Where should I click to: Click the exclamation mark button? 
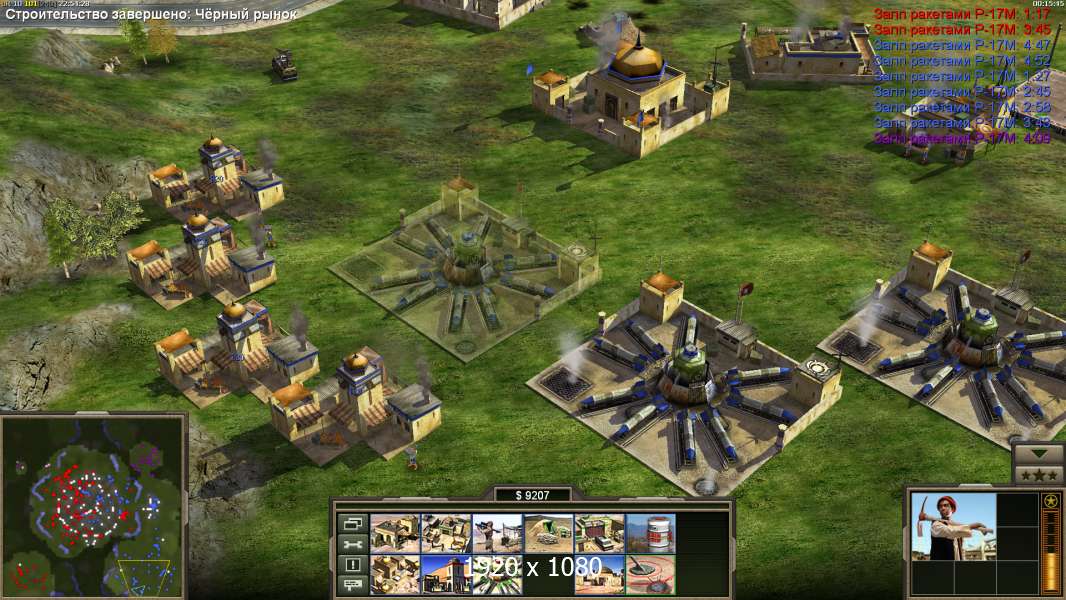(352, 565)
